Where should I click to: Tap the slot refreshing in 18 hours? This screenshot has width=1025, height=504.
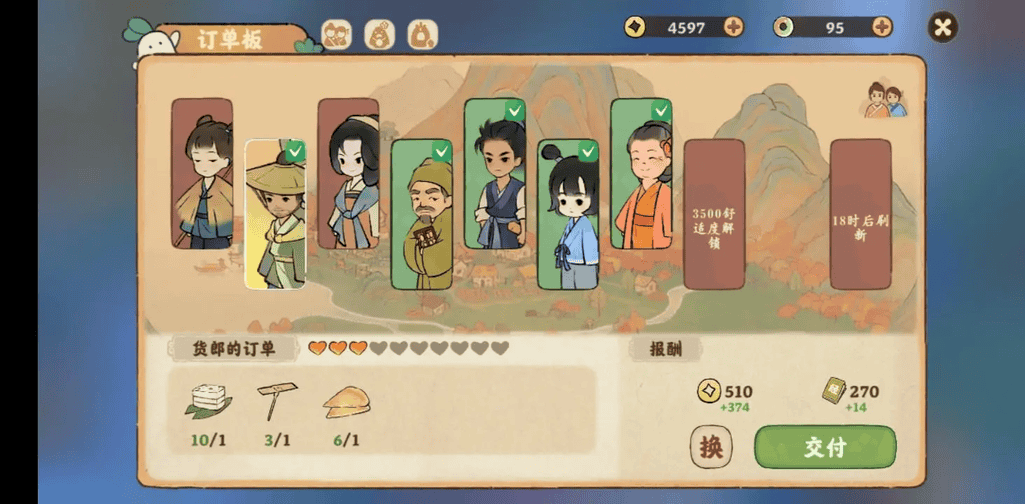(x=860, y=214)
